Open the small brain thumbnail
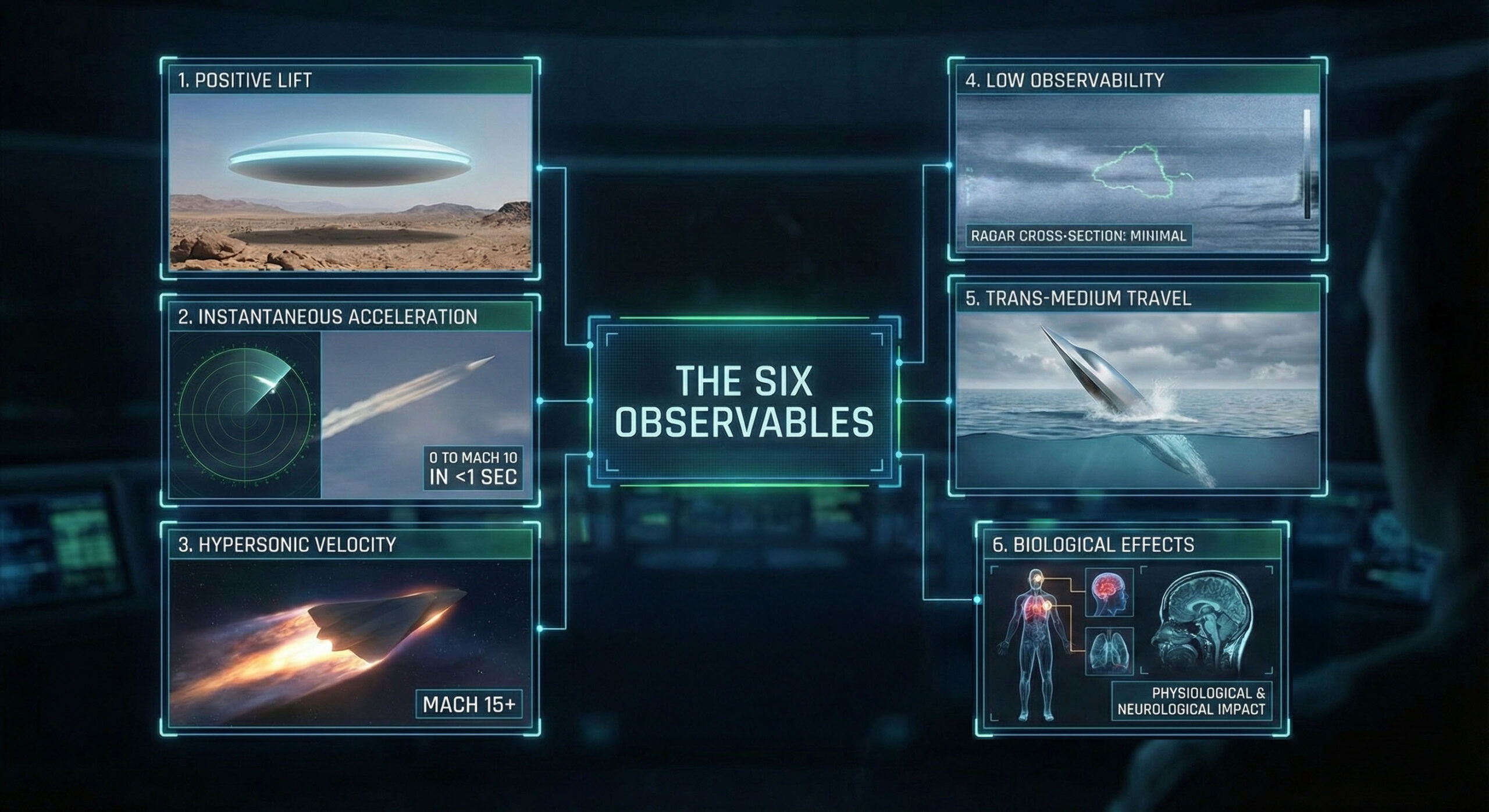Image resolution: width=1489 pixels, height=812 pixels. click(1109, 593)
